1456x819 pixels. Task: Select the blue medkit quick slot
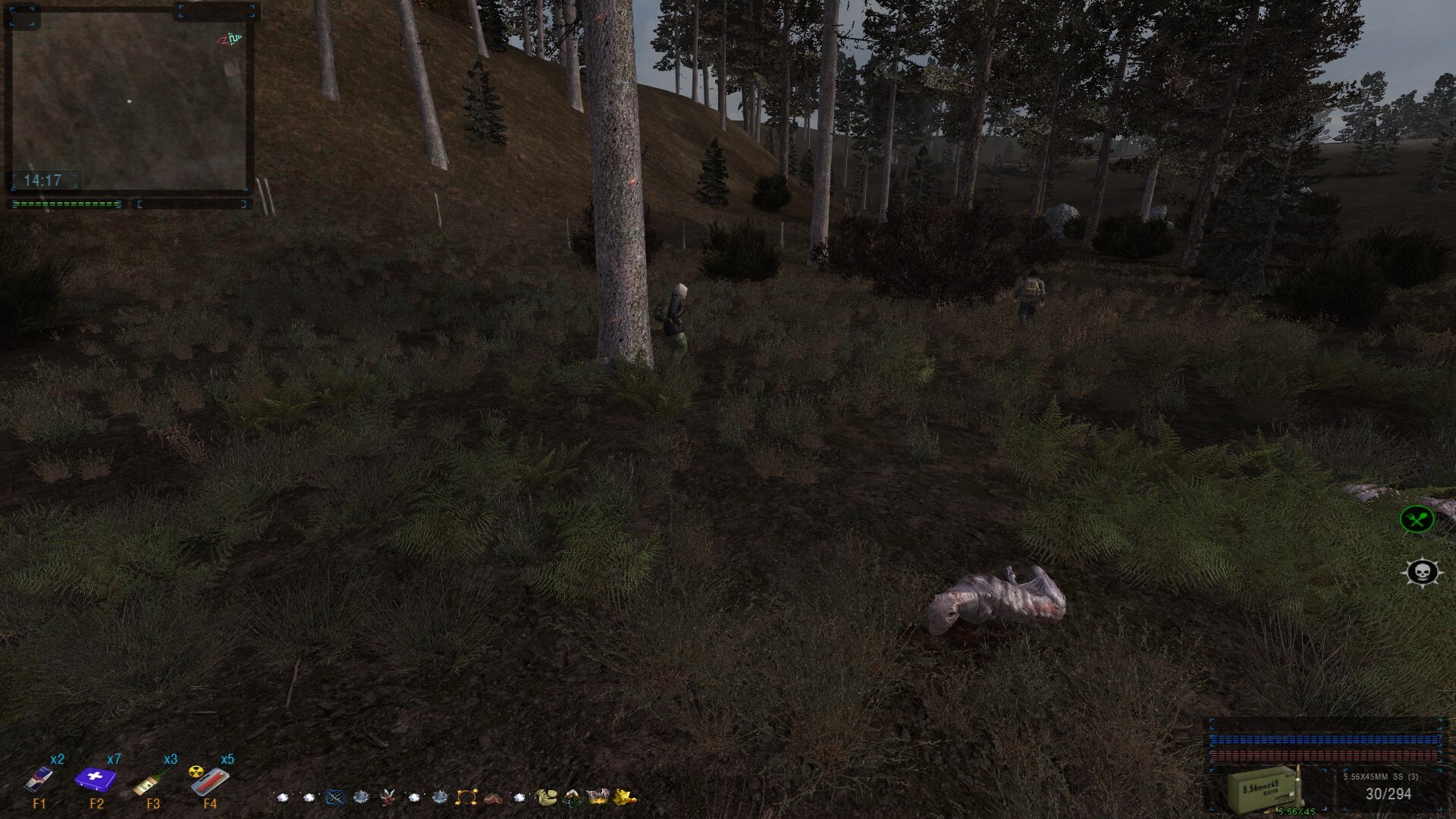(96, 779)
